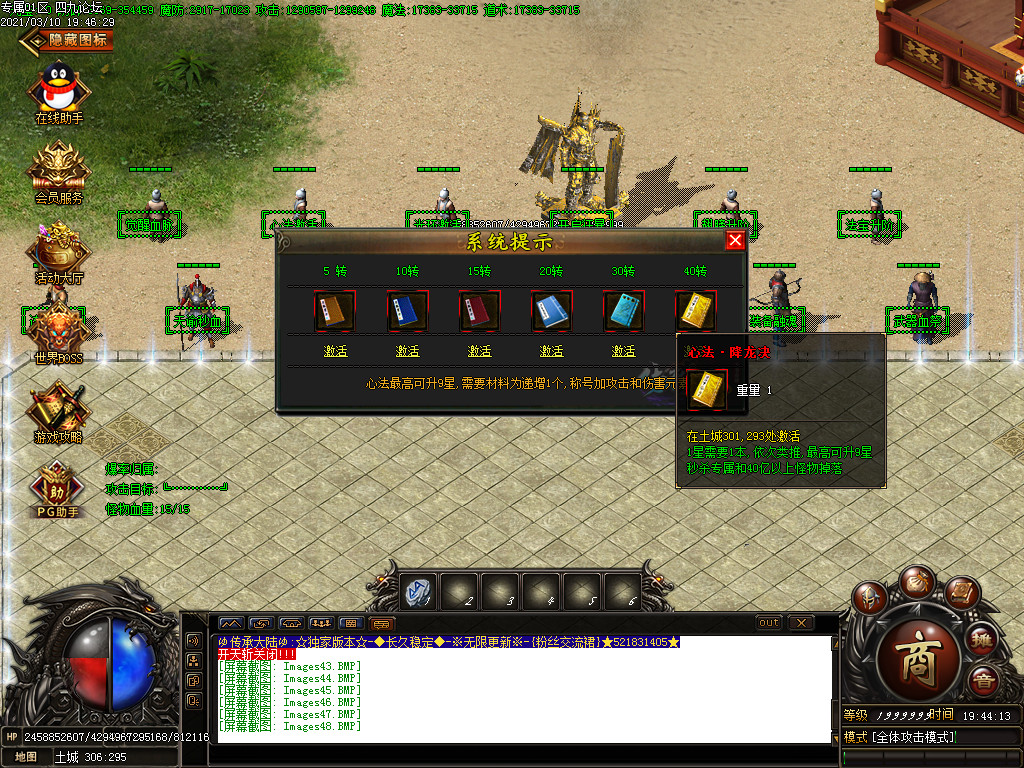1024x768 pixels.
Task: Open the PG助手 helper
Action: point(59,490)
